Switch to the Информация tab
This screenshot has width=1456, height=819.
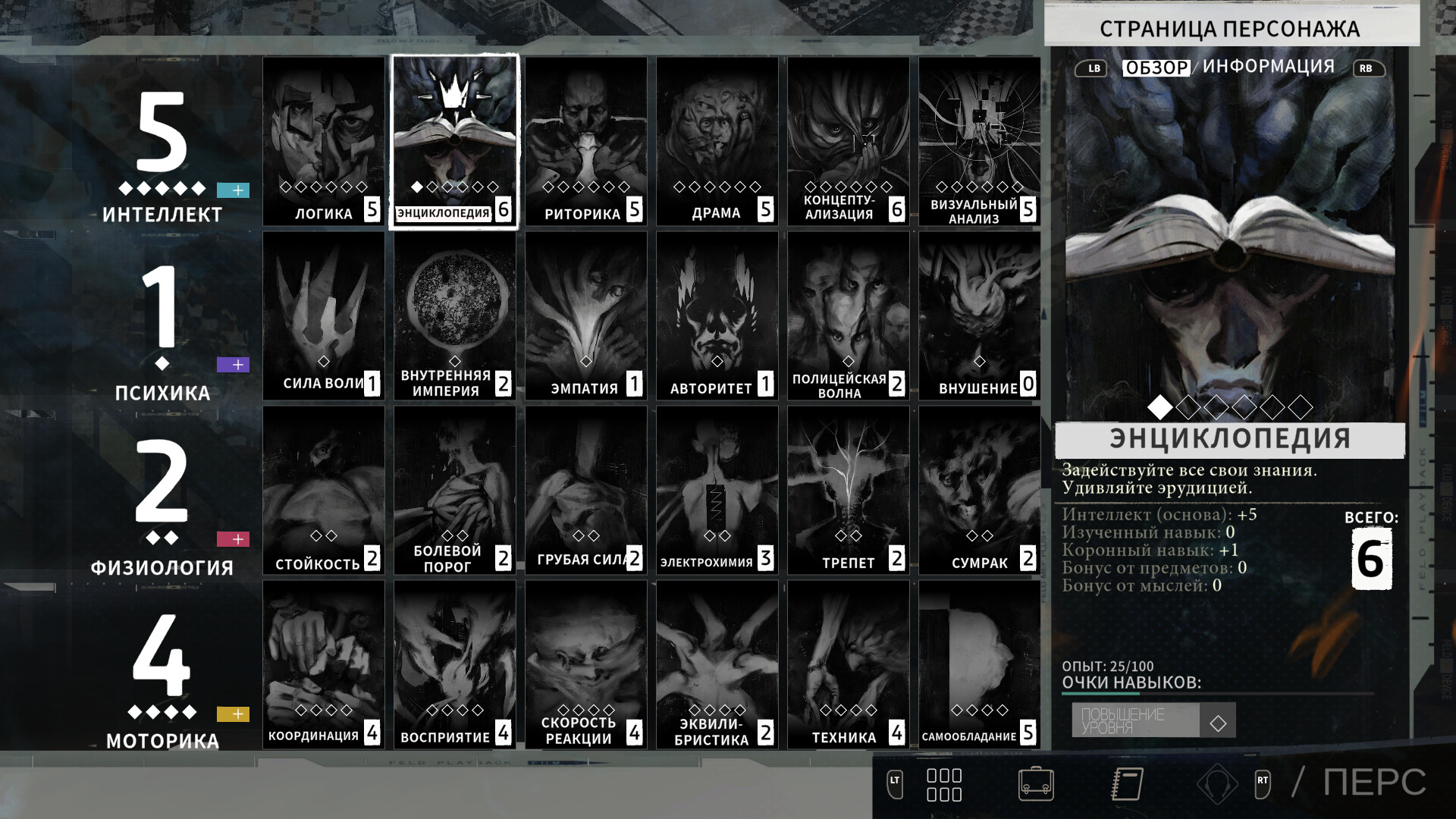coord(1268,67)
